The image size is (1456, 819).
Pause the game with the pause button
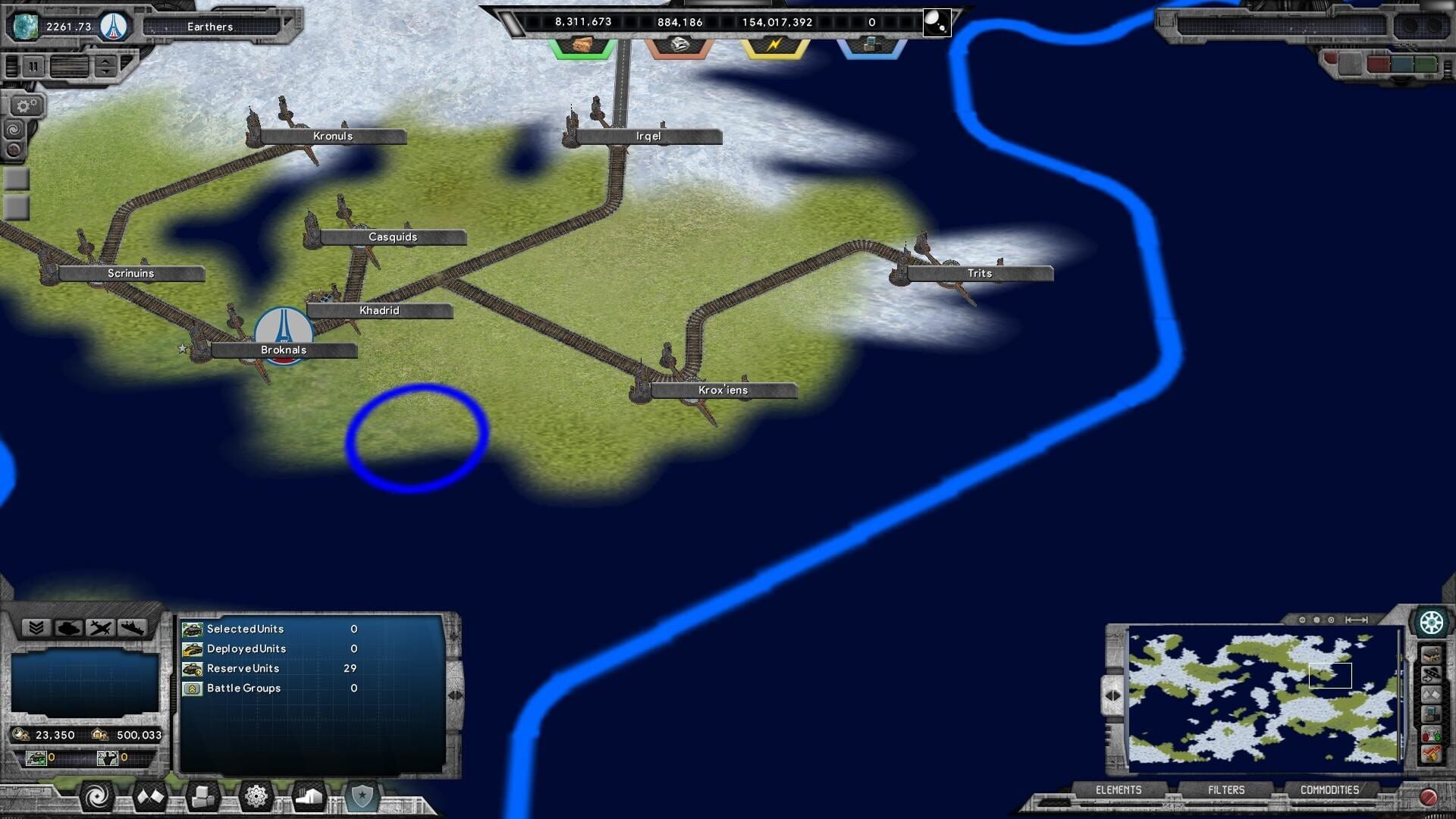pyautogui.click(x=33, y=66)
